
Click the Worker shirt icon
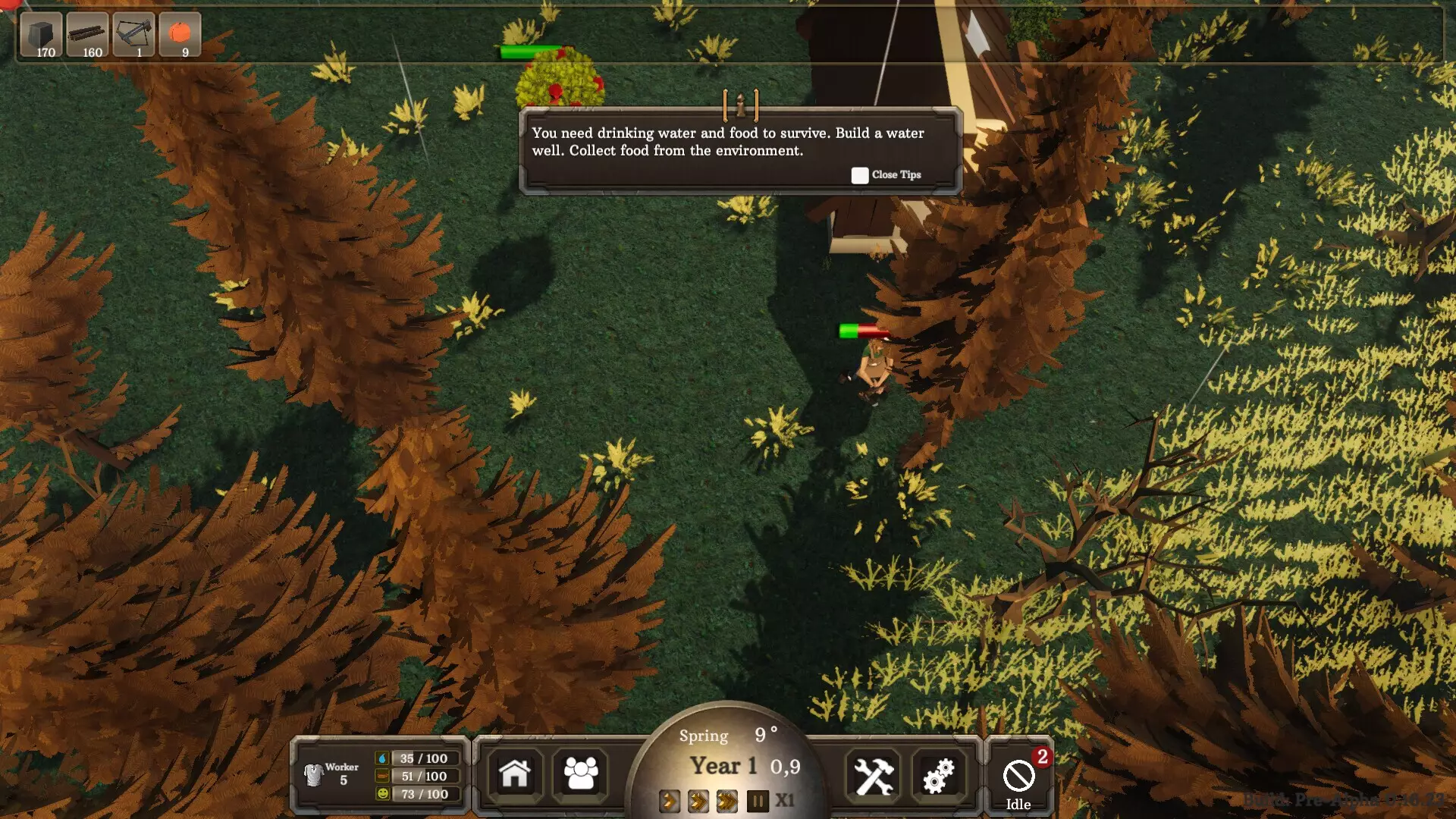(313, 774)
